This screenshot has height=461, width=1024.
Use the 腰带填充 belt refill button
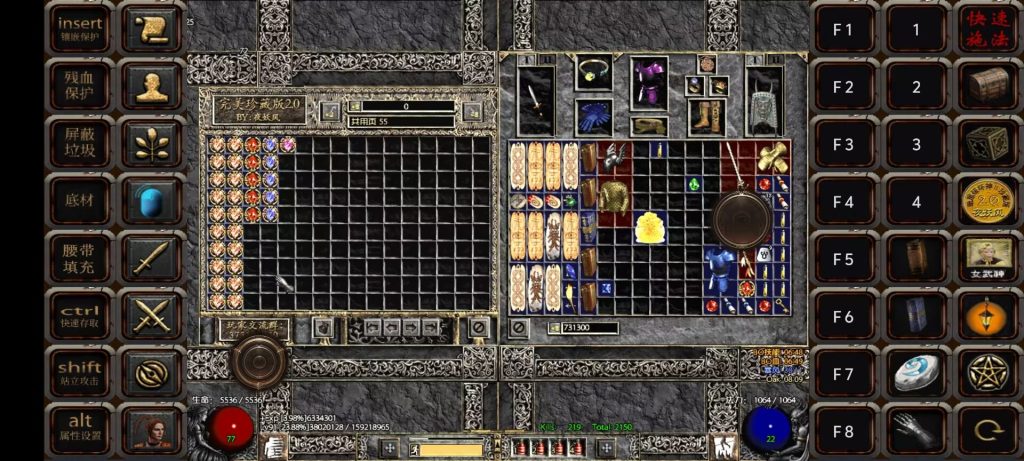pos(81,258)
